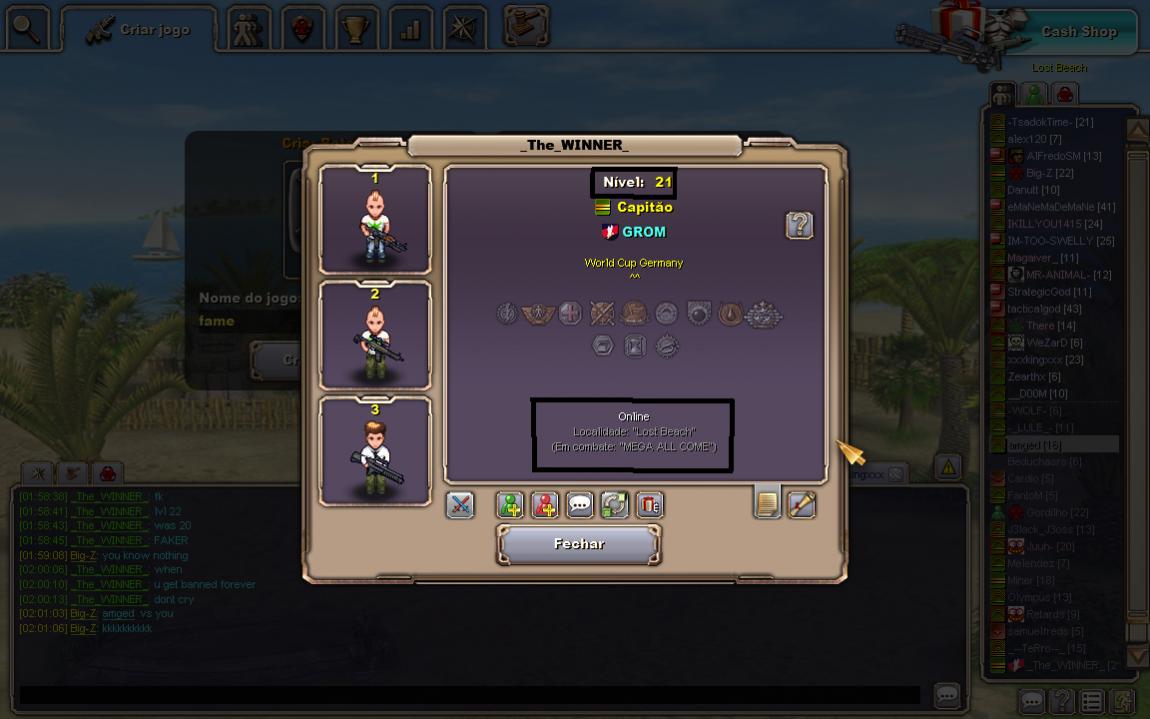1150x719 pixels.
Task: Click the red add-player icon
Action: 545,505
